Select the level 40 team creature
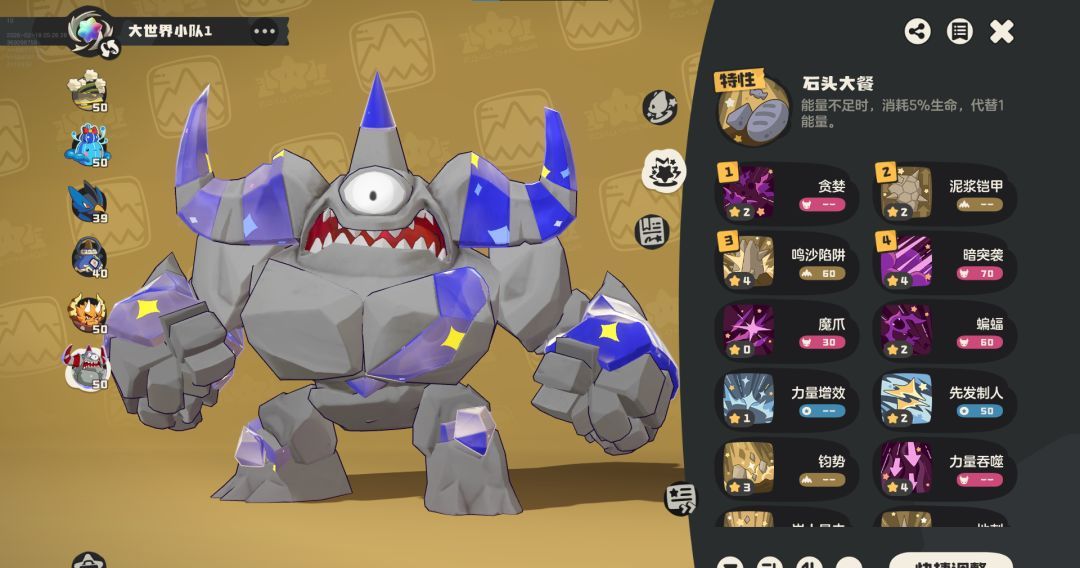1080x568 pixels. click(x=88, y=258)
